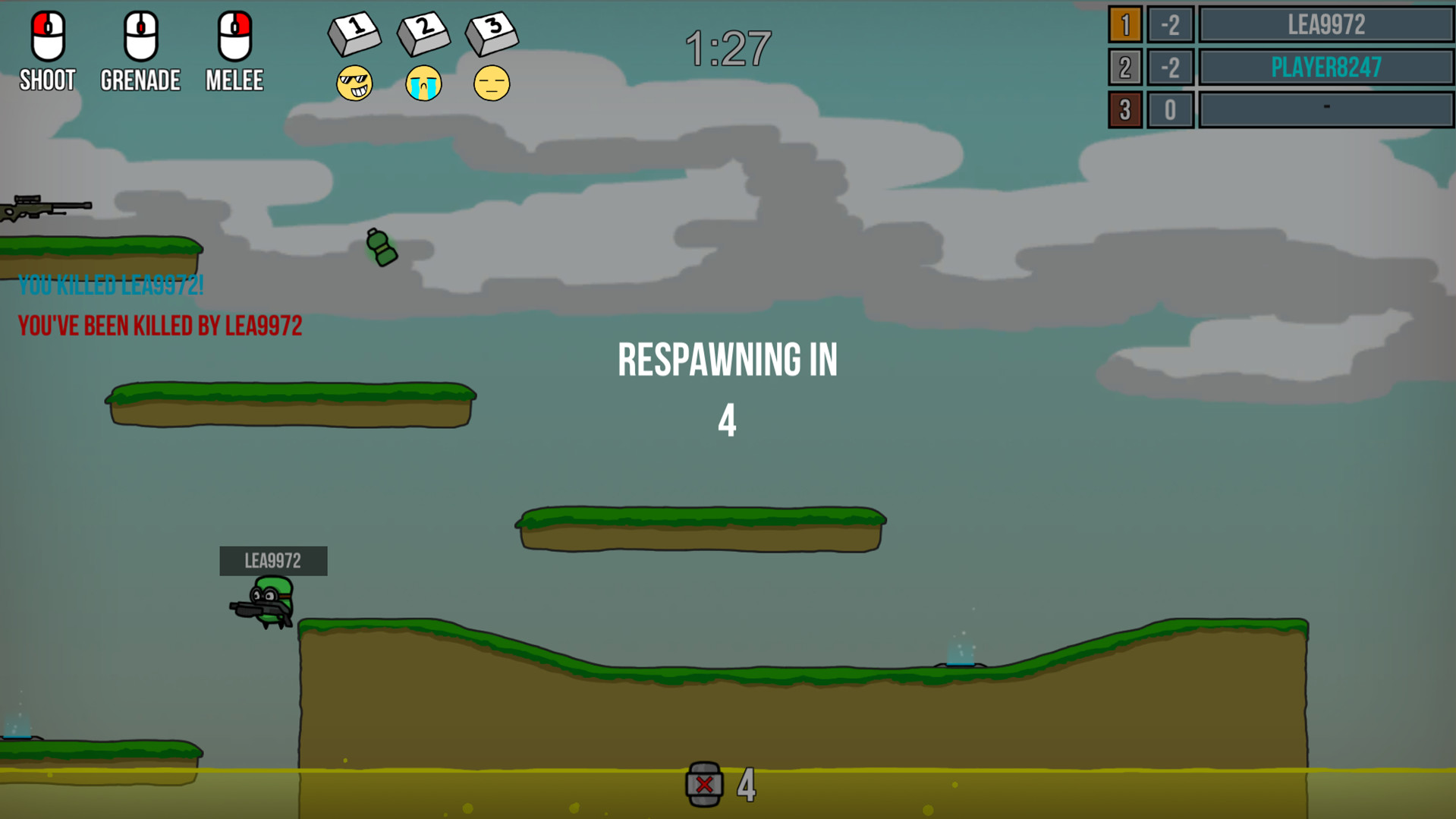Select the rank 2 scoreboard entry
1456x819 pixels.
(x=1125, y=67)
